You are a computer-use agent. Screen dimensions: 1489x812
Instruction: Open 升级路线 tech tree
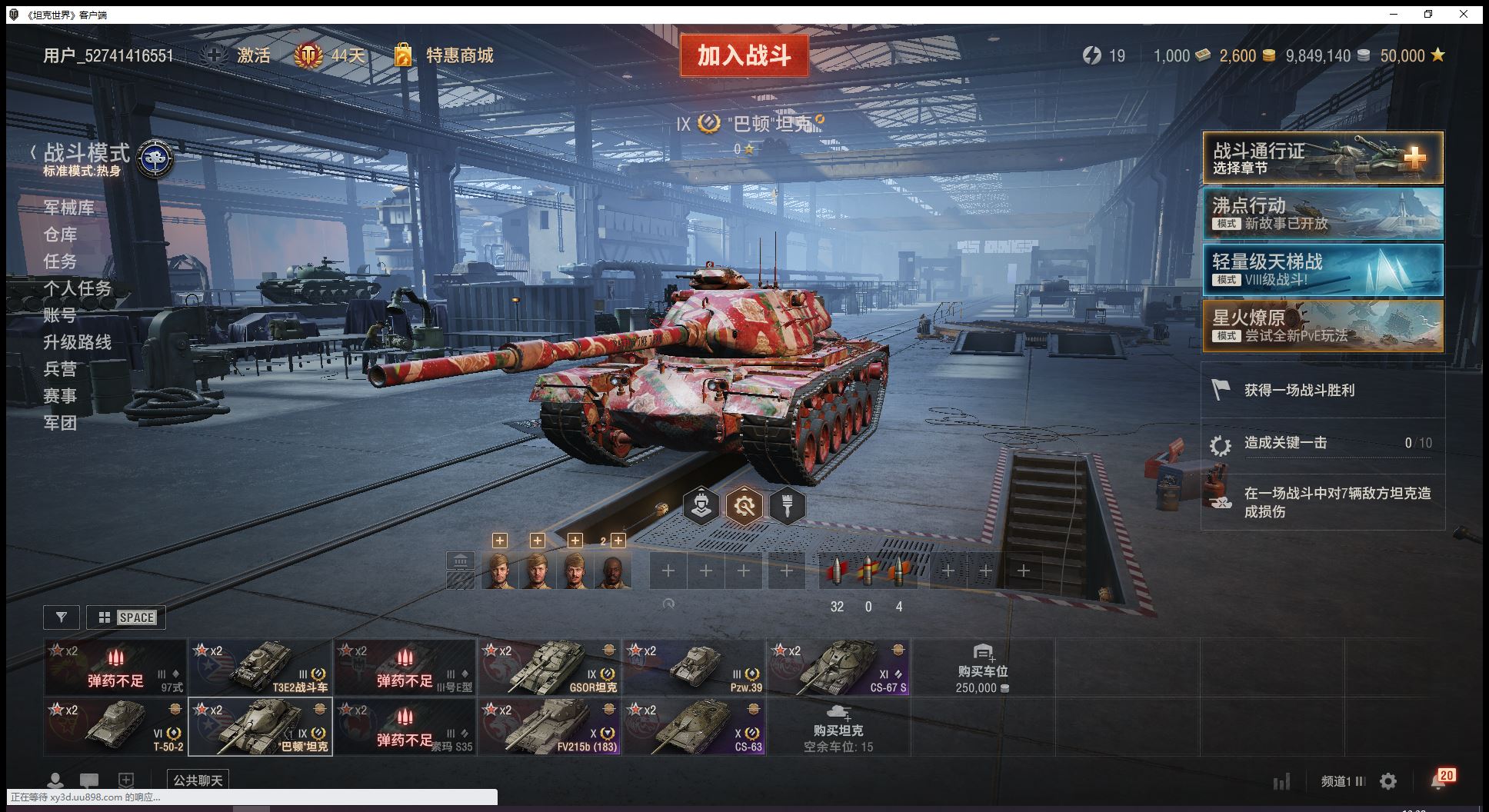[77, 342]
